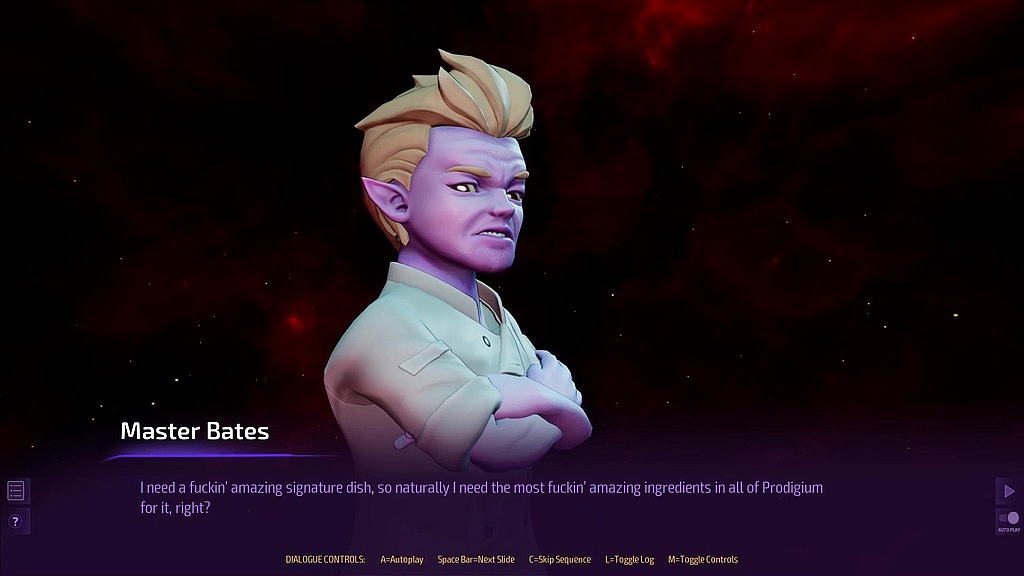The width and height of the screenshot is (1024, 576).
Task: Click the question mark help button
Action: (16, 521)
